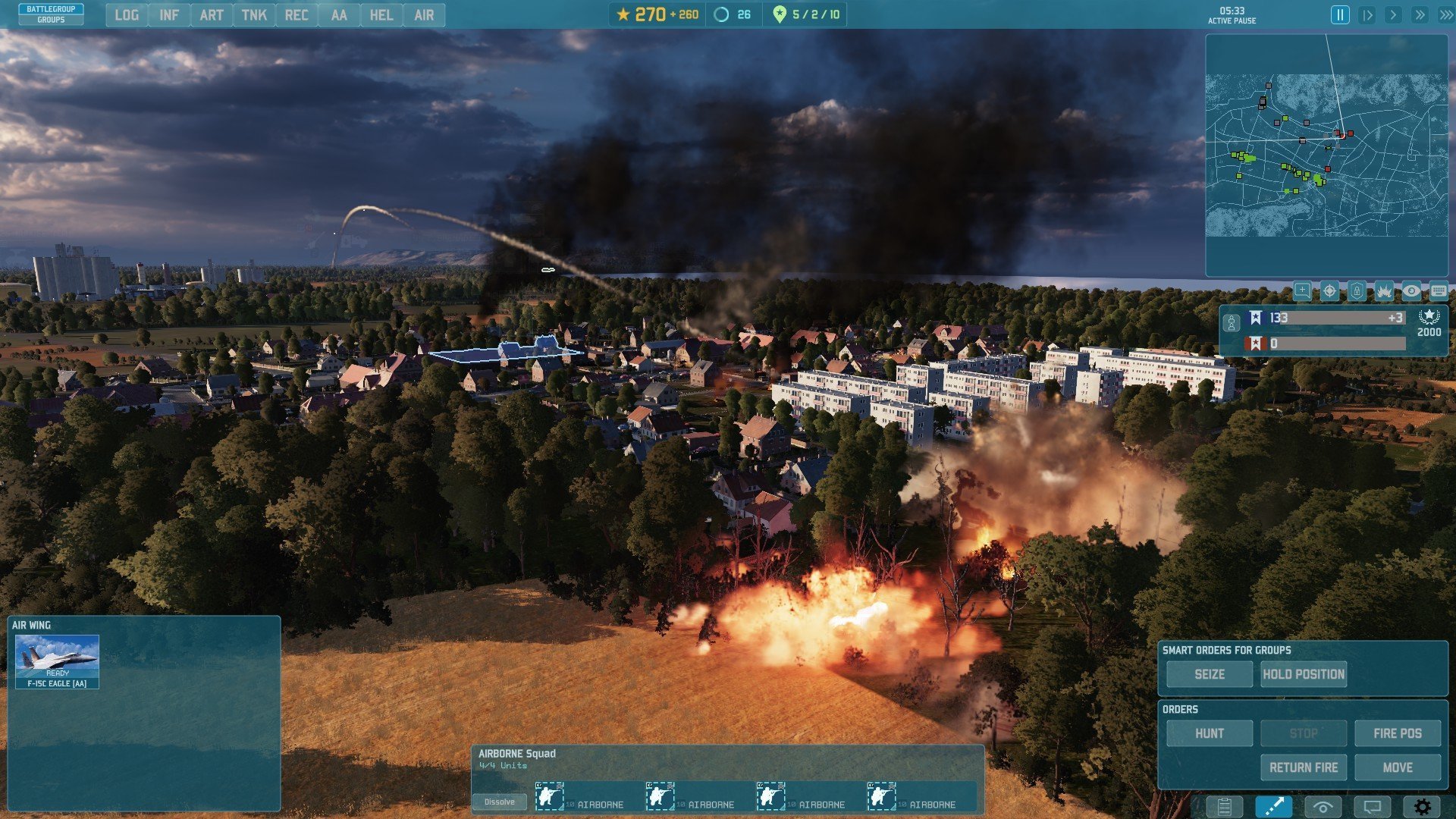Issue the MOVE order
The image size is (1456, 819).
(x=1397, y=767)
